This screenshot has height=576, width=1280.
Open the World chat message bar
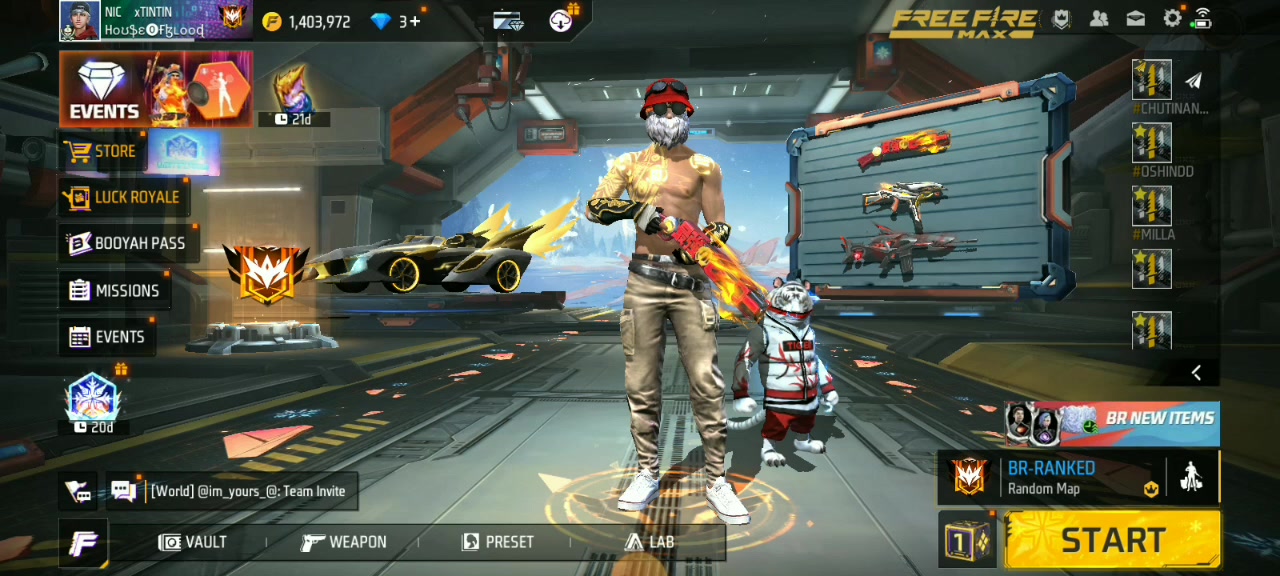tap(248, 491)
